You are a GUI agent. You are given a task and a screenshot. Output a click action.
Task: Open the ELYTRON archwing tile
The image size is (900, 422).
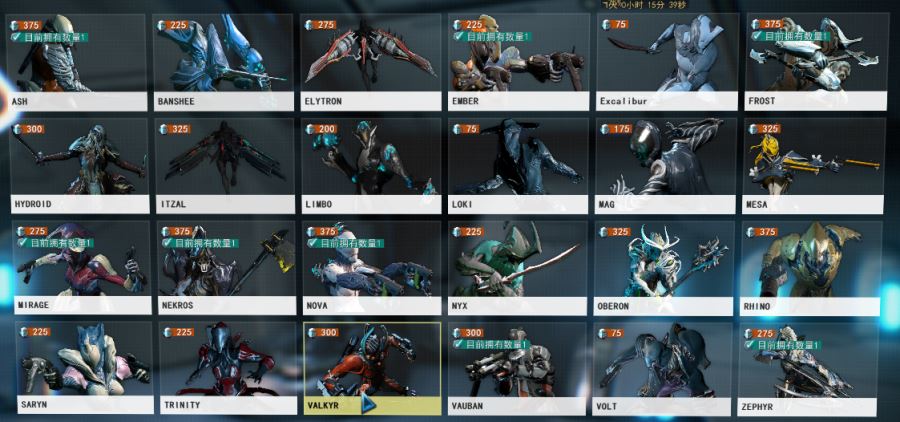coord(371,62)
